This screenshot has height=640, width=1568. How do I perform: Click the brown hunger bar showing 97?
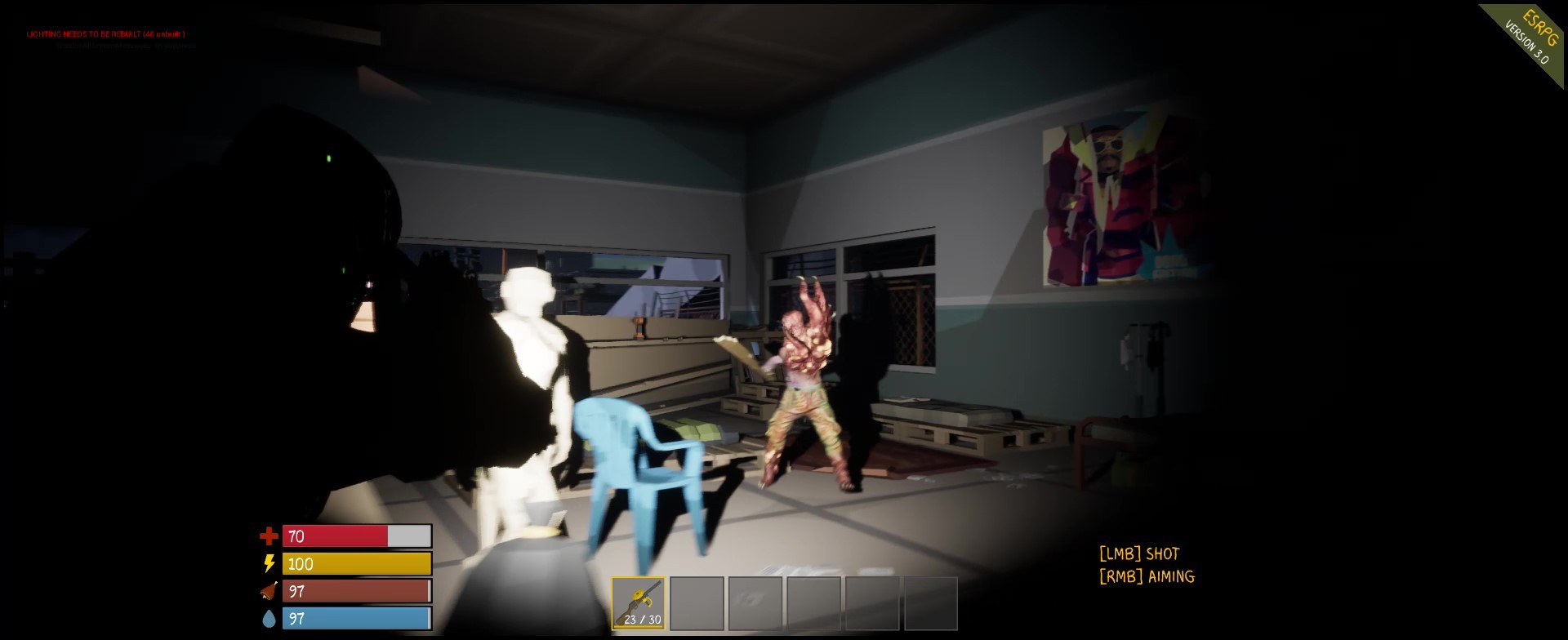click(x=355, y=591)
